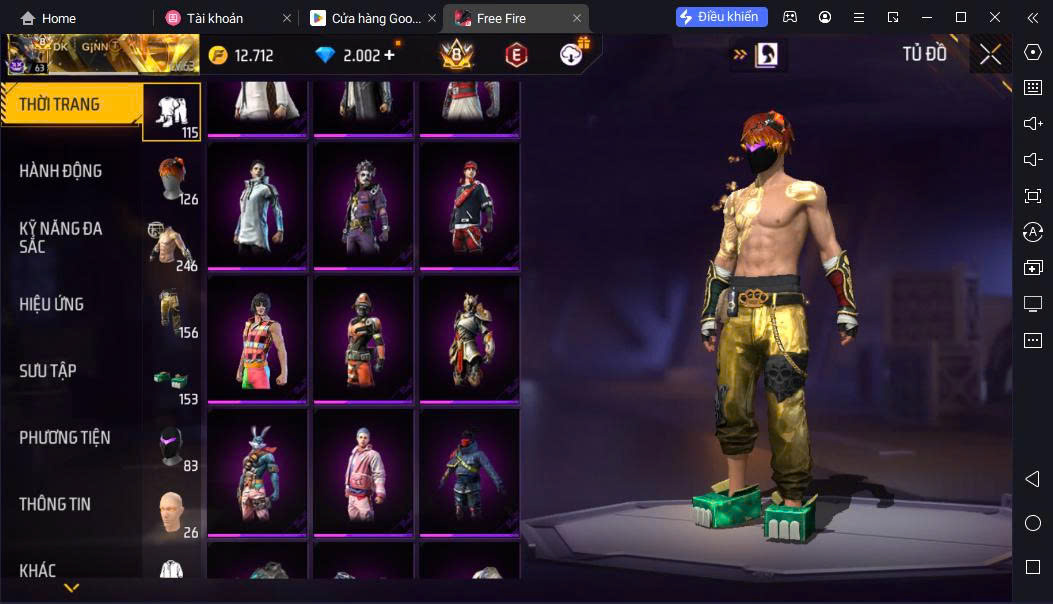Pick the white and teal jacket outfit

click(257, 205)
